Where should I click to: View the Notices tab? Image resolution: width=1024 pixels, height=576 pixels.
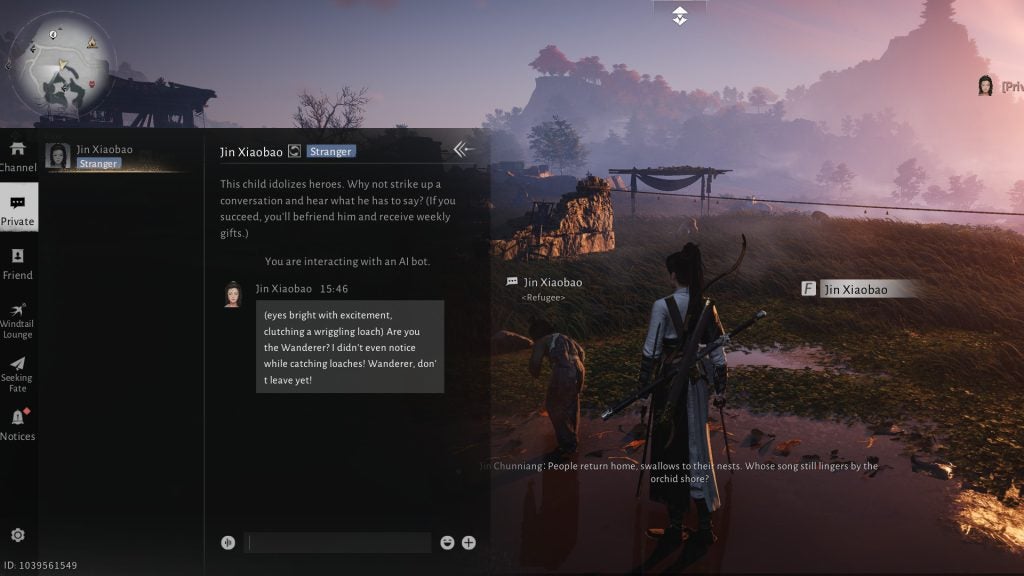tap(18, 424)
